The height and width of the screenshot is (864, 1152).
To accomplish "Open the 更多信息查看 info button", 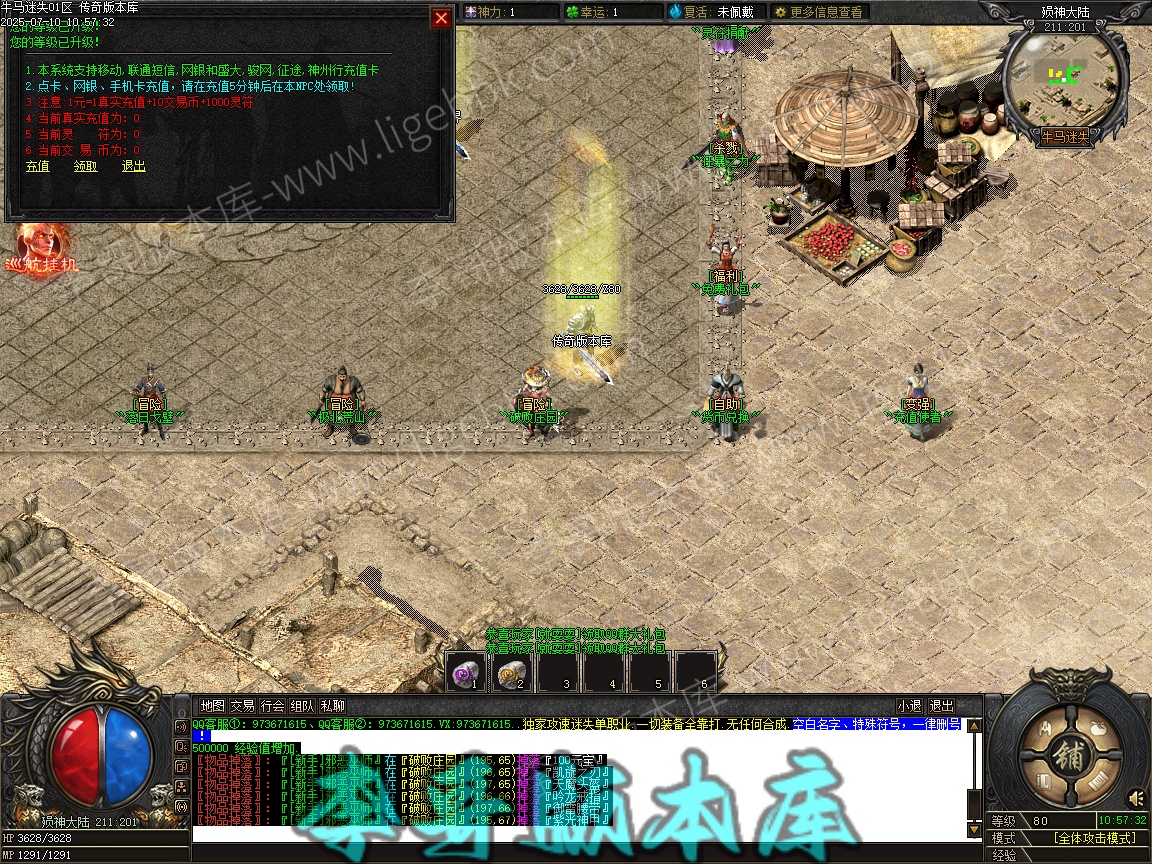I will [817, 12].
